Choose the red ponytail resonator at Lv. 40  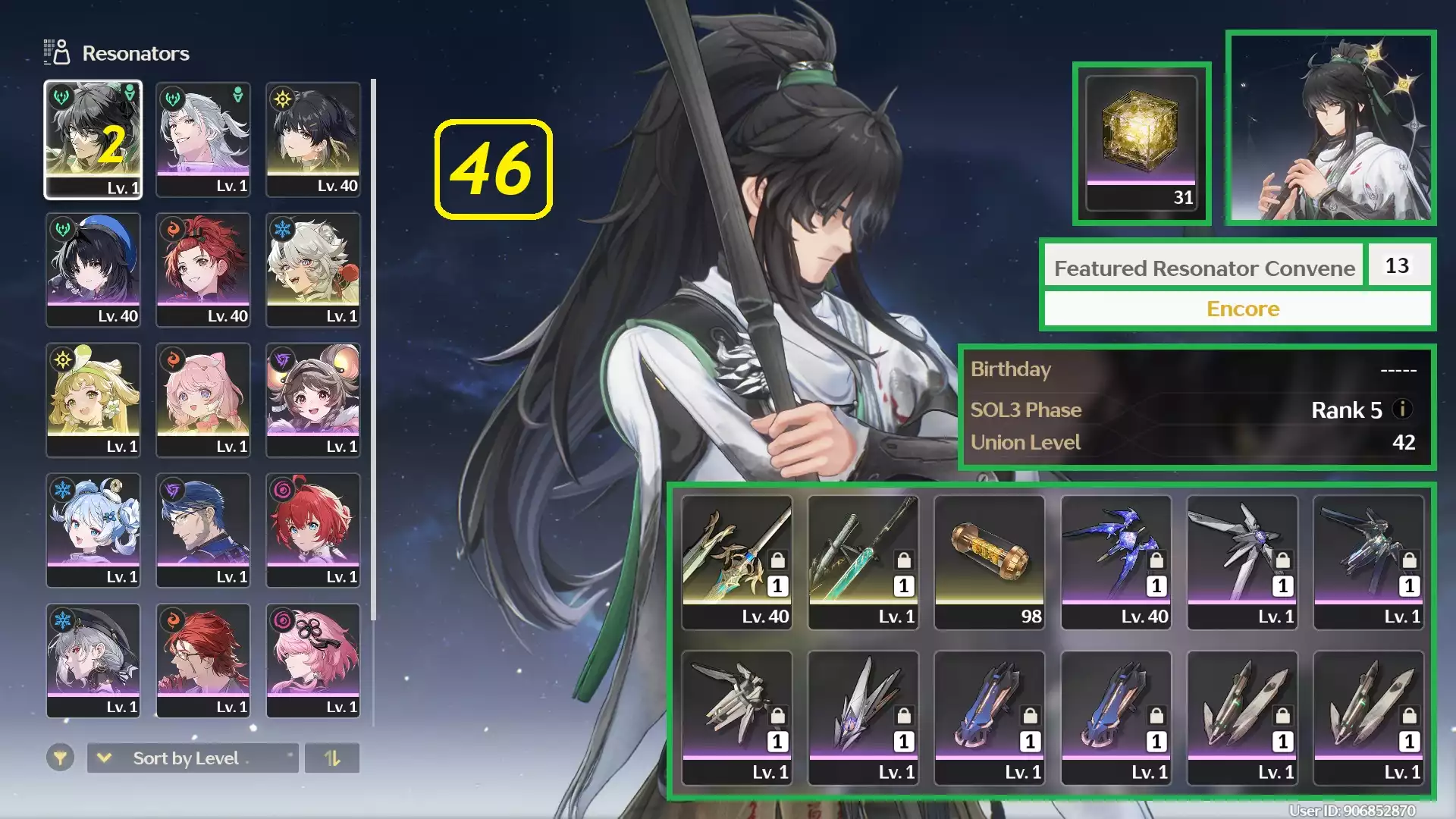tap(202, 269)
